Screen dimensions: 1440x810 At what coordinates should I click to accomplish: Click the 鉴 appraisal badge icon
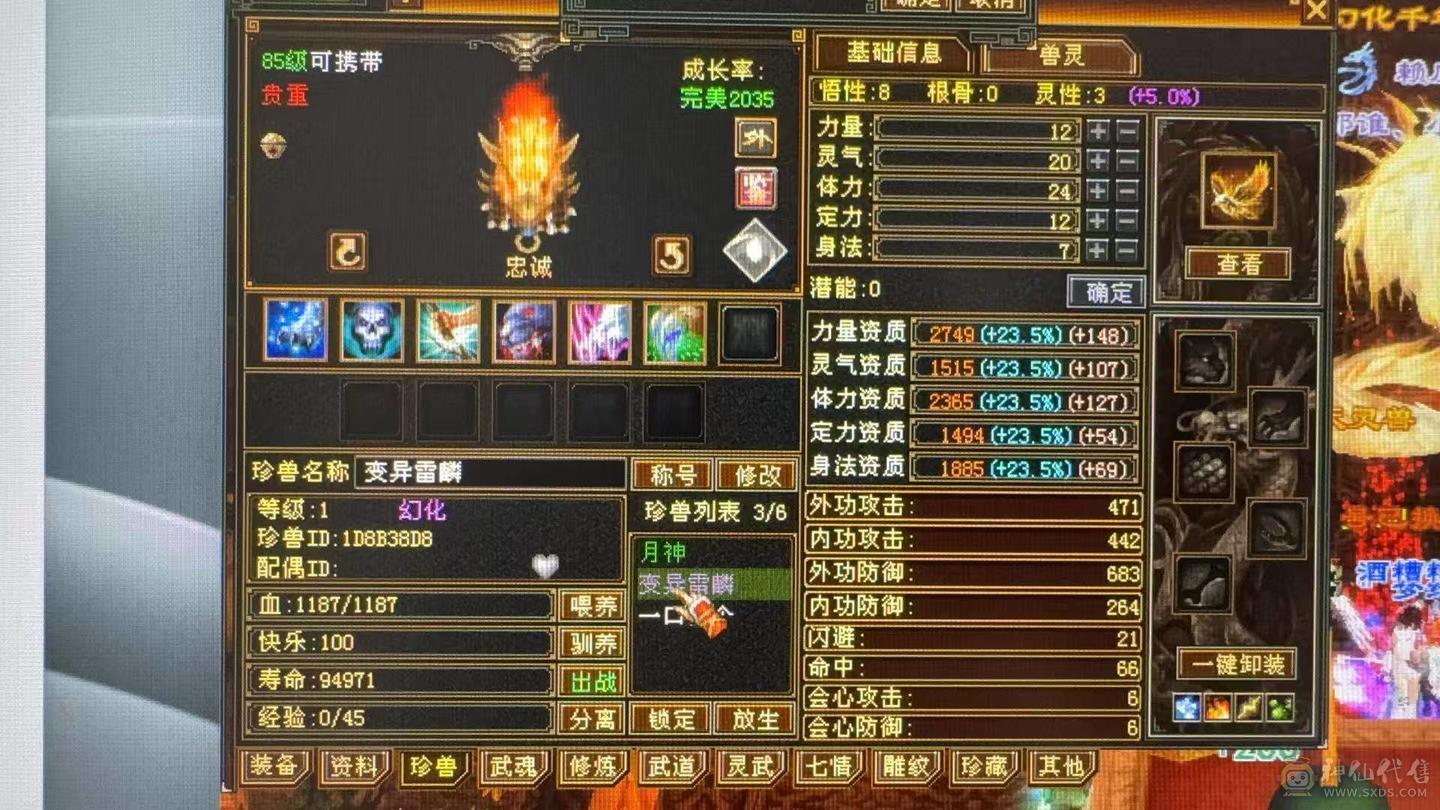[757, 188]
